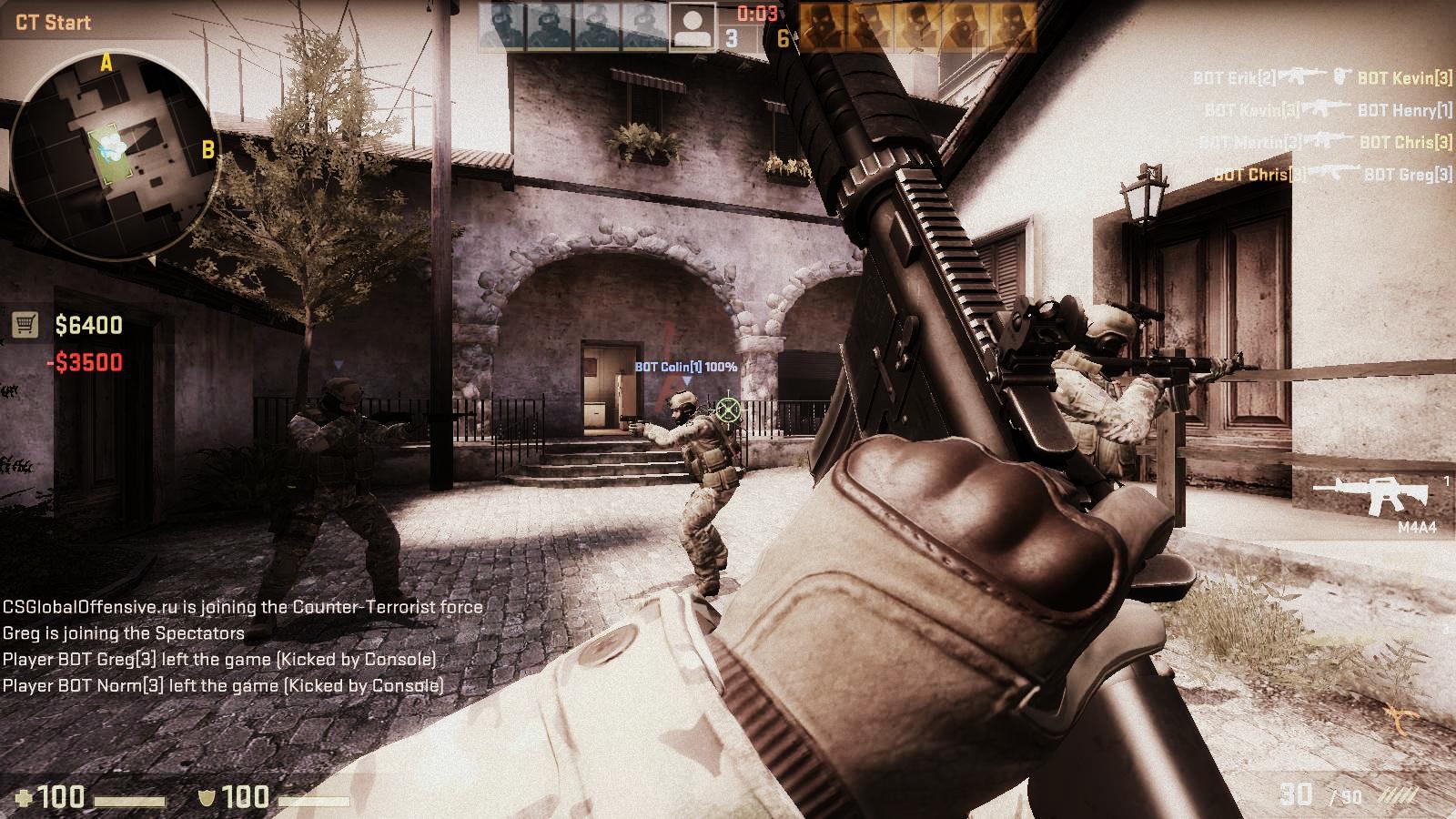Viewport: 1456px width, 819px height.
Task: Expand the CT score number 3
Action: click(x=731, y=36)
